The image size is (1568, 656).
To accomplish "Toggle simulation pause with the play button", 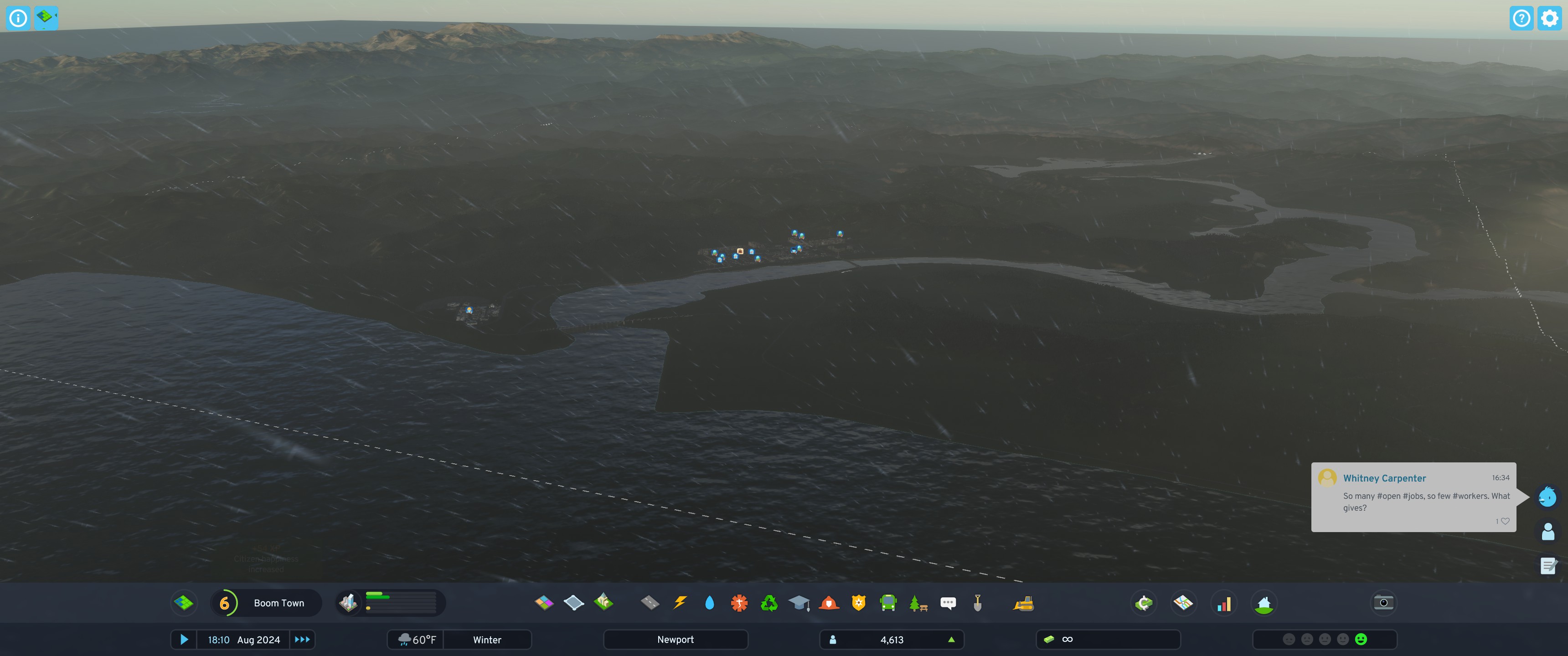I will click(x=185, y=640).
